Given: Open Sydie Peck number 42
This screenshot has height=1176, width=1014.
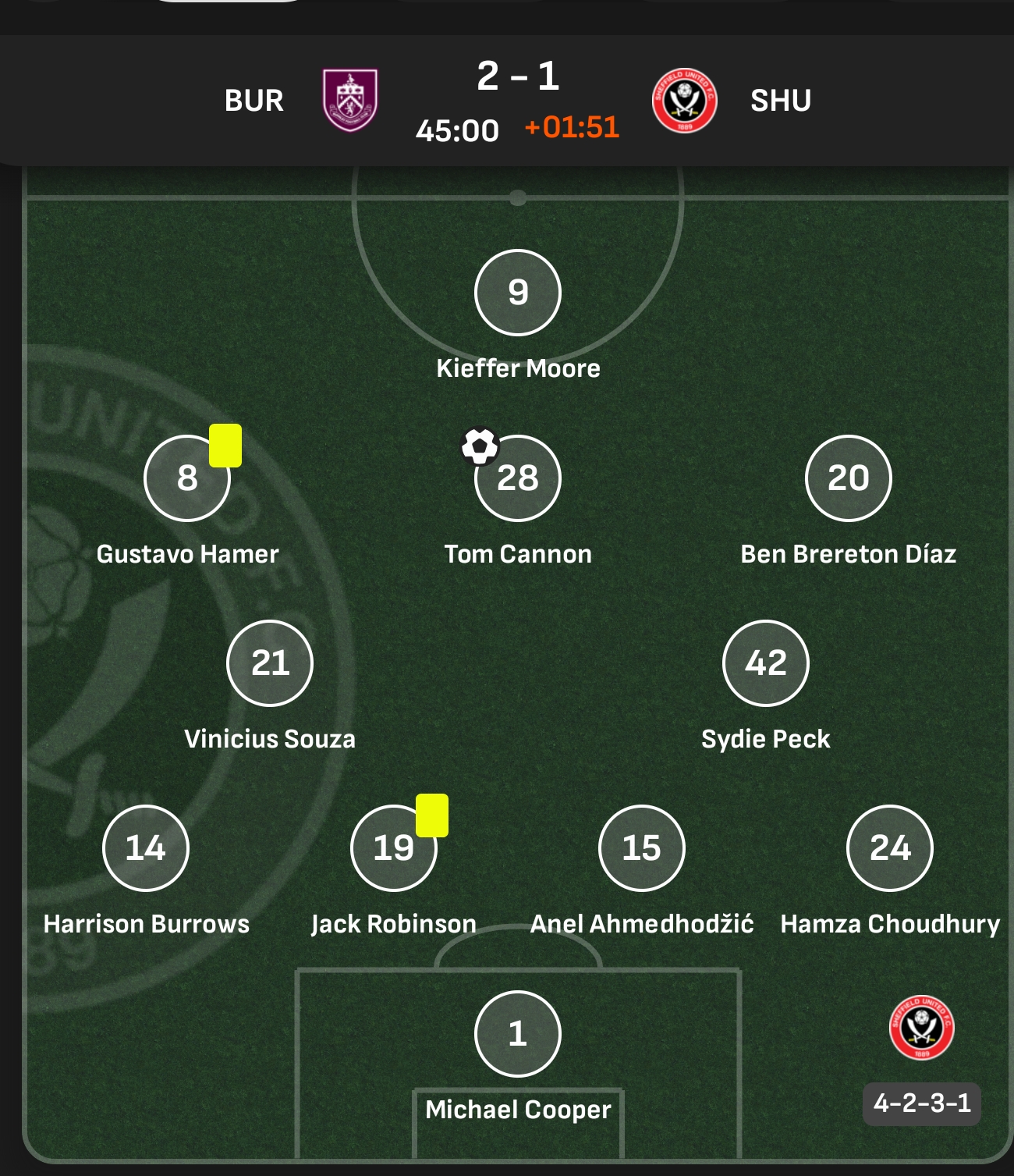Looking at the screenshot, I should click(x=766, y=663).
